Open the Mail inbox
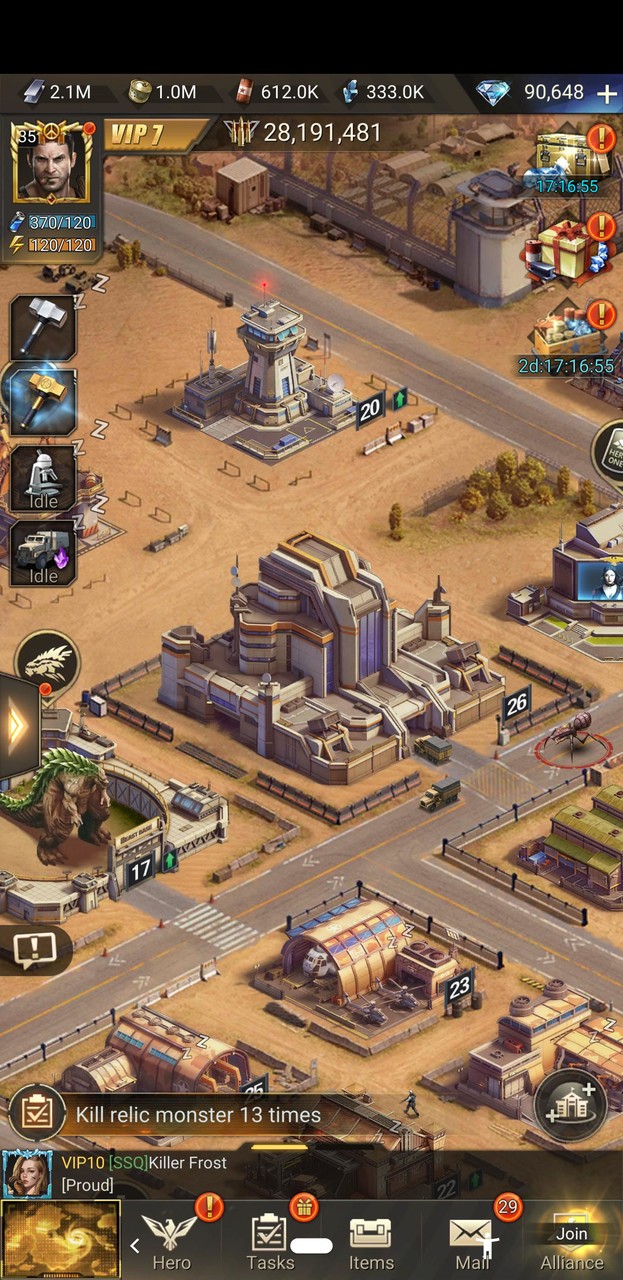Viewport: 623px width, 1280px height. pos(472,1242)
